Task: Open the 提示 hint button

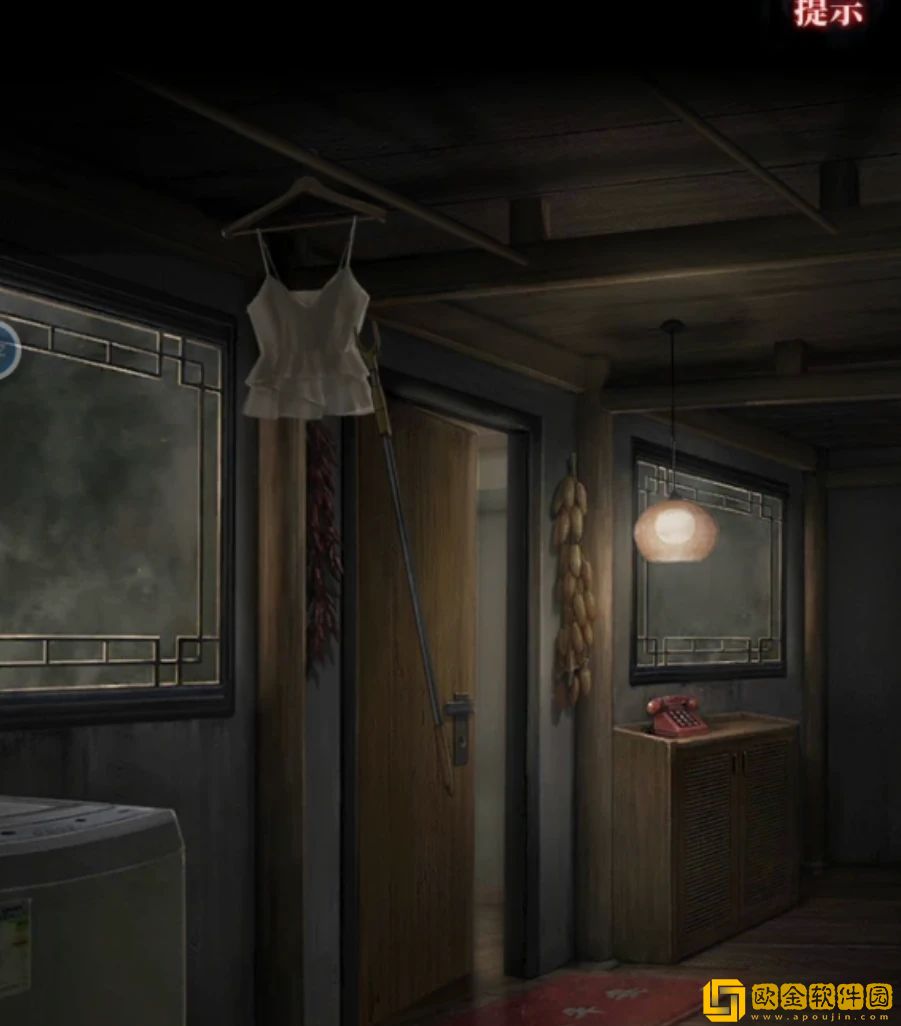Action: click(828, 13)
